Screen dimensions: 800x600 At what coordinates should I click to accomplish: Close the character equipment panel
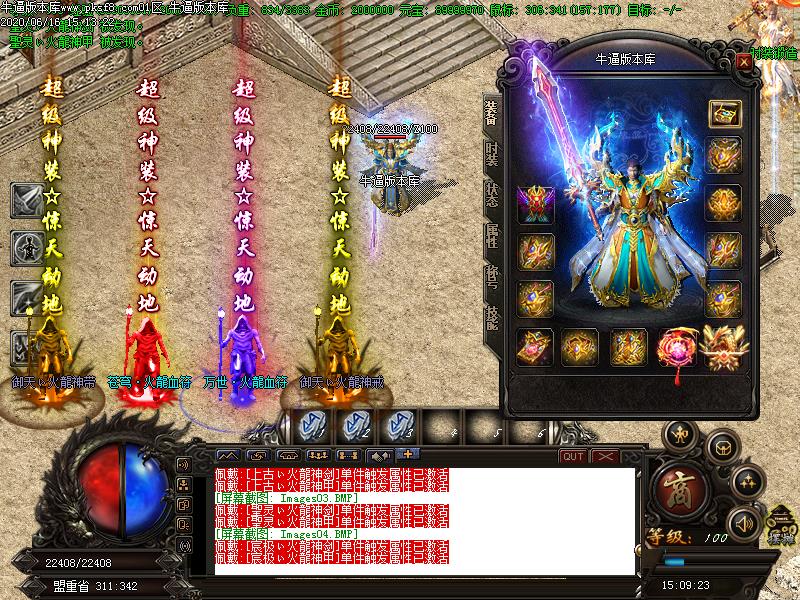(743, 61)
